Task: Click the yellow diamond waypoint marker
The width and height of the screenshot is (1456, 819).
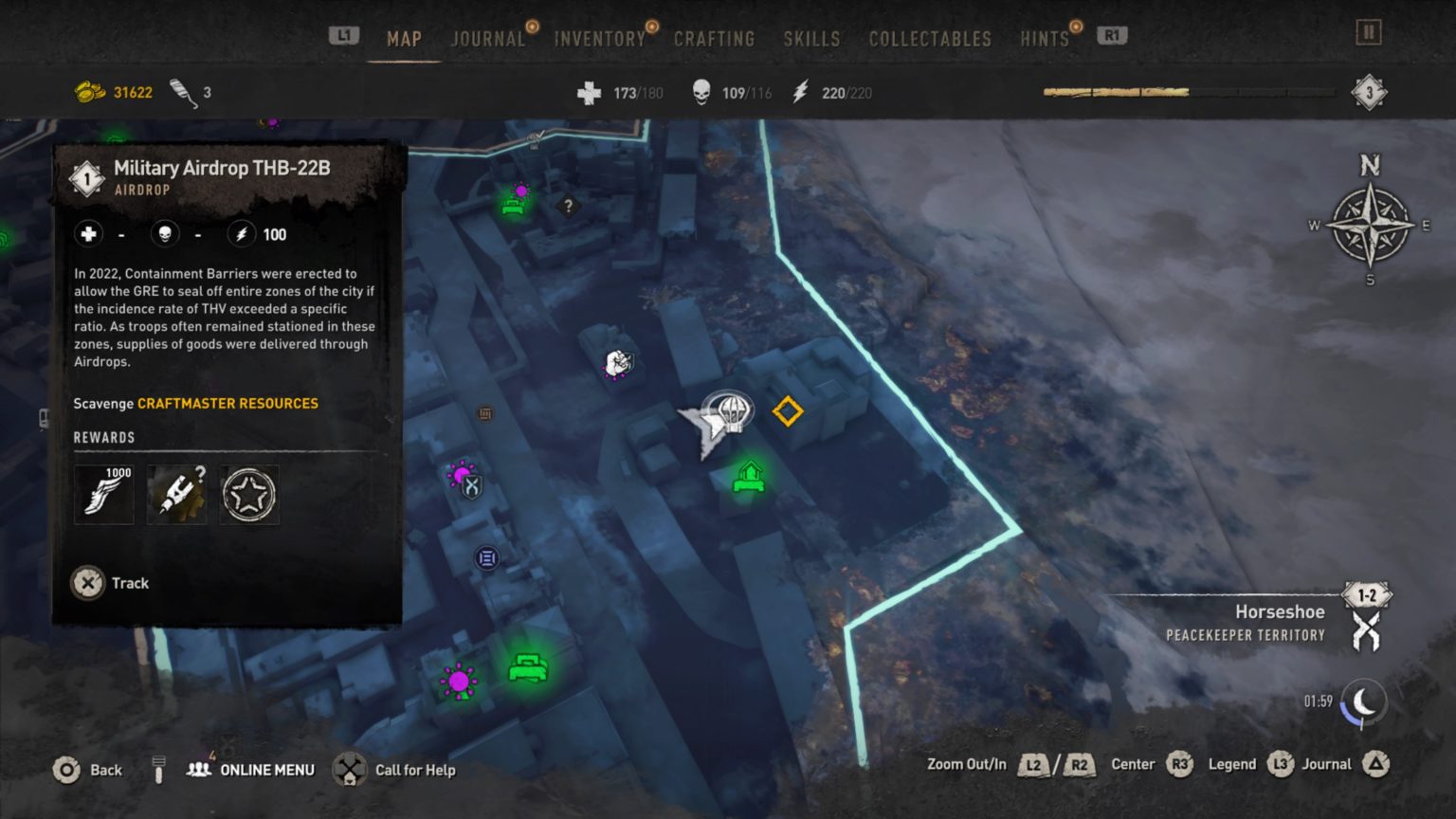Action: [788, 411]
